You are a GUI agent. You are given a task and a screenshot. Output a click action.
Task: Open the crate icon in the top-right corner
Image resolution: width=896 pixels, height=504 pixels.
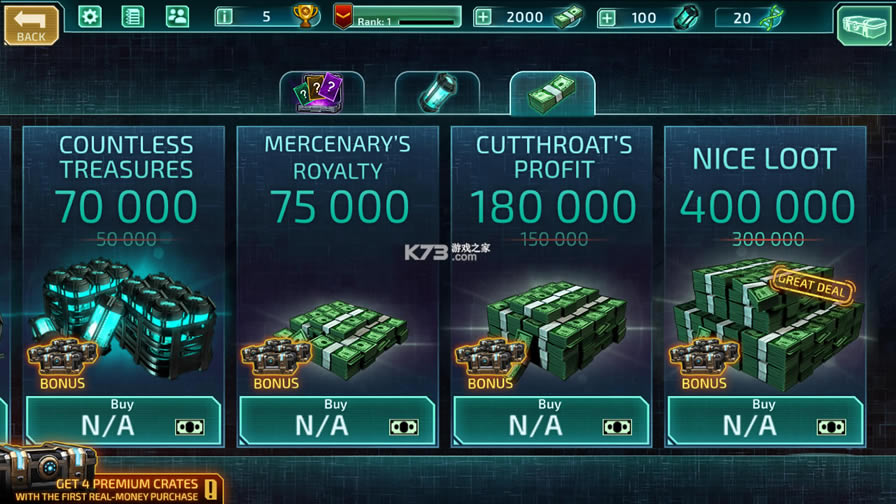pos(865,25)
